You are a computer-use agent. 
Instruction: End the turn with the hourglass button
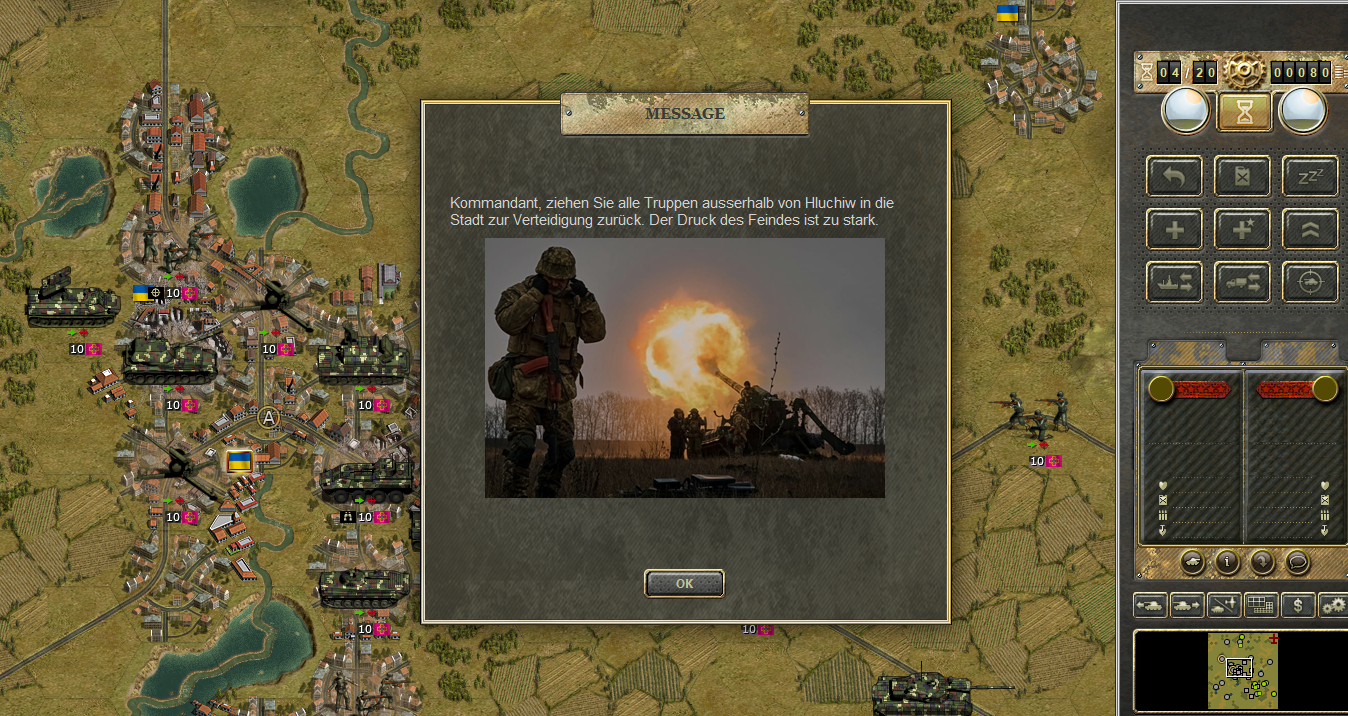(x=1244, y=112)
